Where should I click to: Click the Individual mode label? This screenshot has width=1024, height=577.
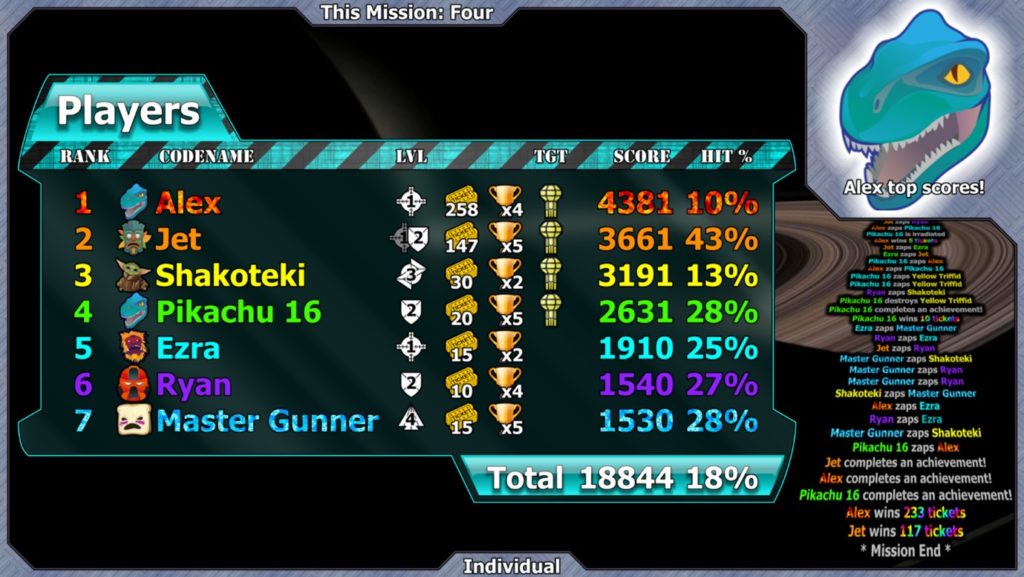(511, 566)
